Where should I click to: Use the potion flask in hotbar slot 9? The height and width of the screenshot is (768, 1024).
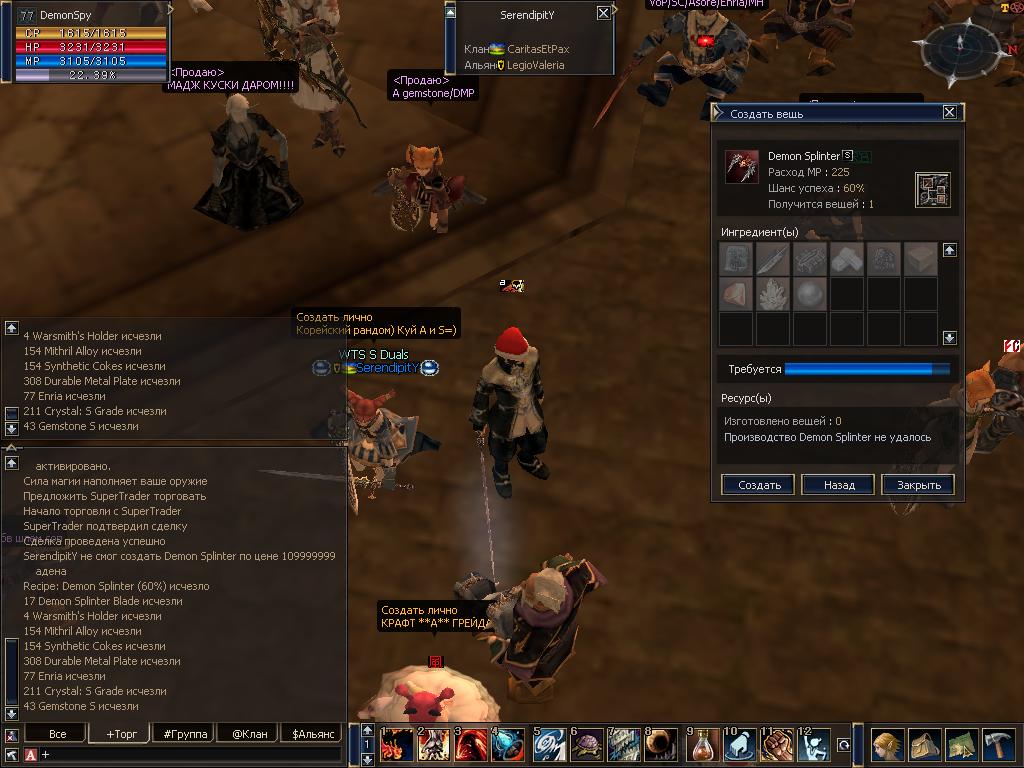point(704,746)
